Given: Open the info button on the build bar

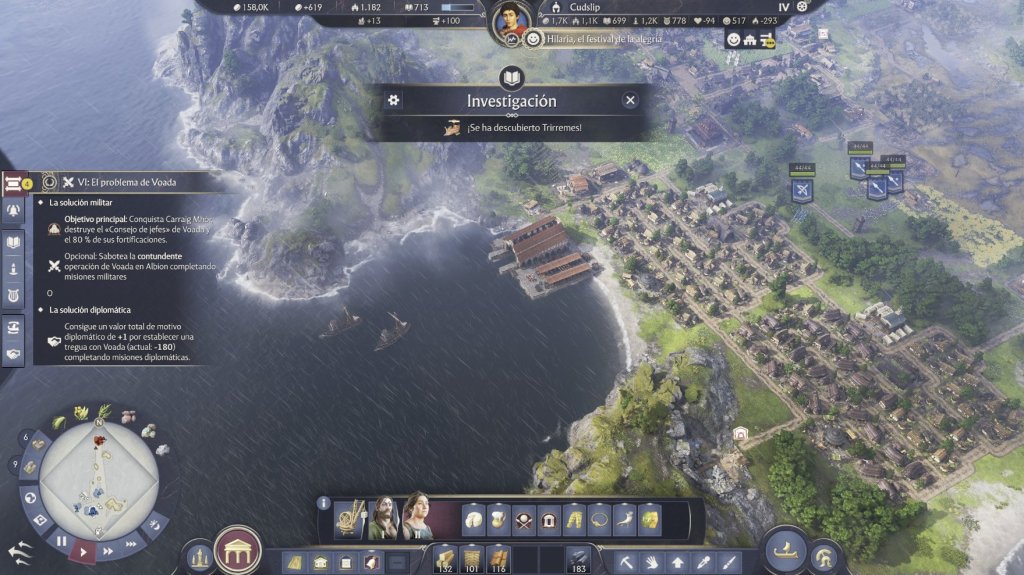Looking at the screenshot, I should click(x=323, y=503).
